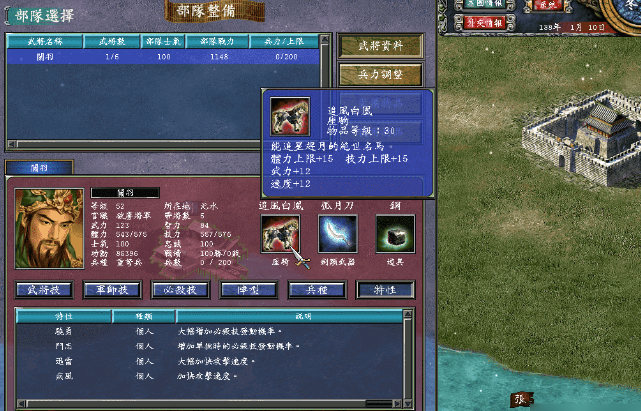Show the 必殺技 special moves
Image resolution: width=641 pixels, height=411 pixels.
click(x=181, y=289)
